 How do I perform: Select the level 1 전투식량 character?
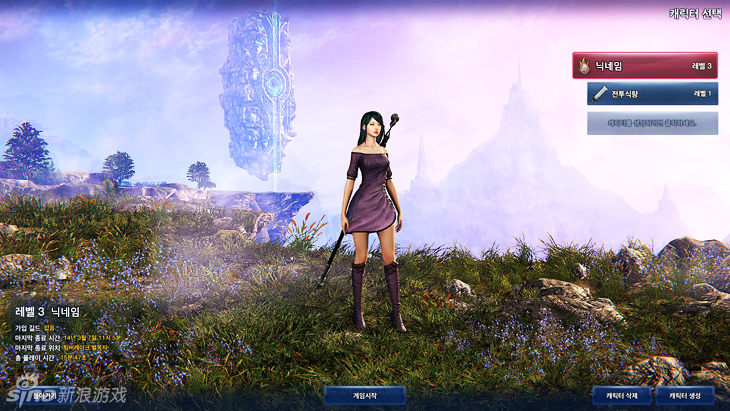point(652,94)
